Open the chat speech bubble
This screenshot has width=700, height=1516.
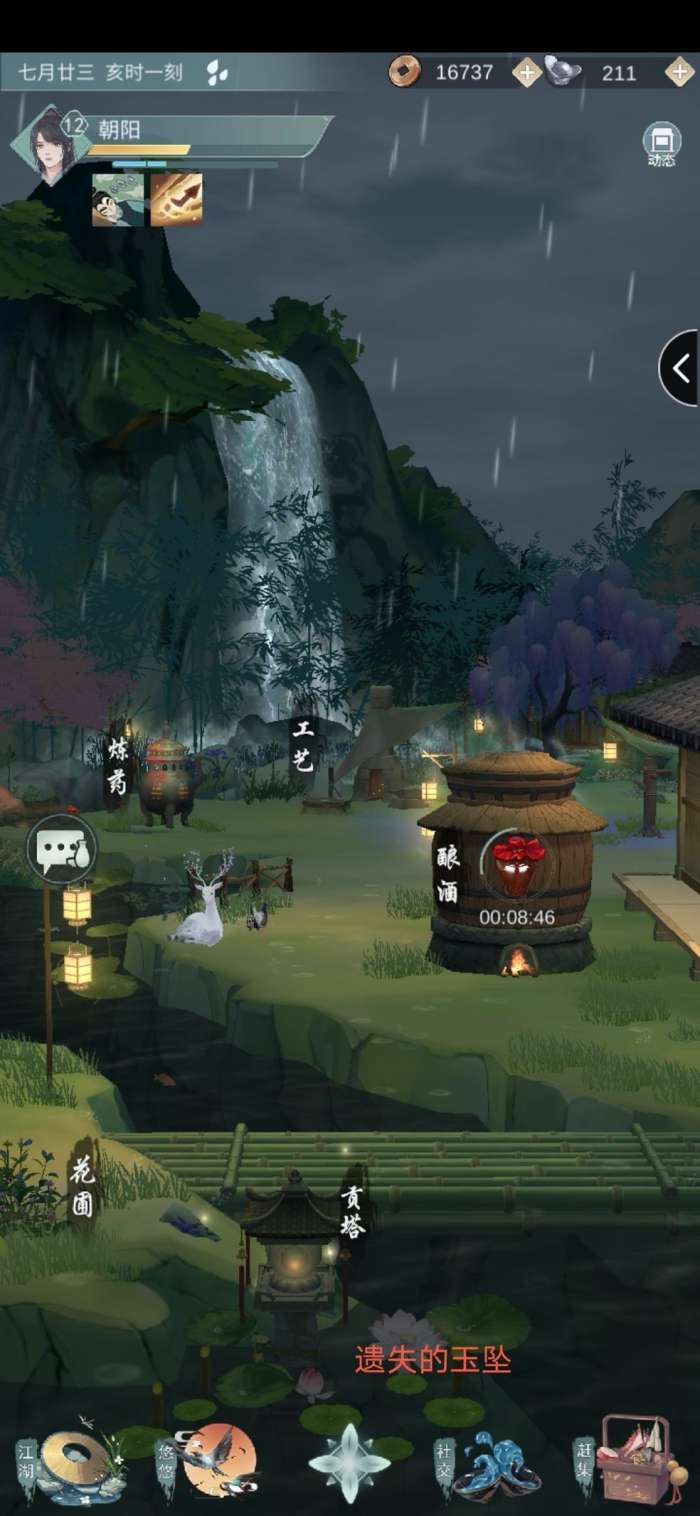[62, 849]
